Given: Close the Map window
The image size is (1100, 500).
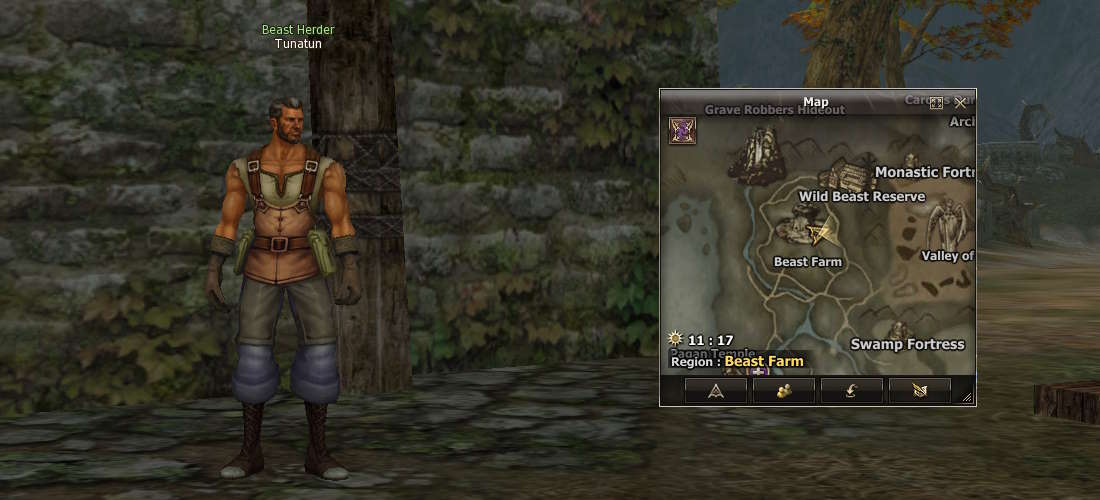Looking at the screenshot, I should 960,102.
